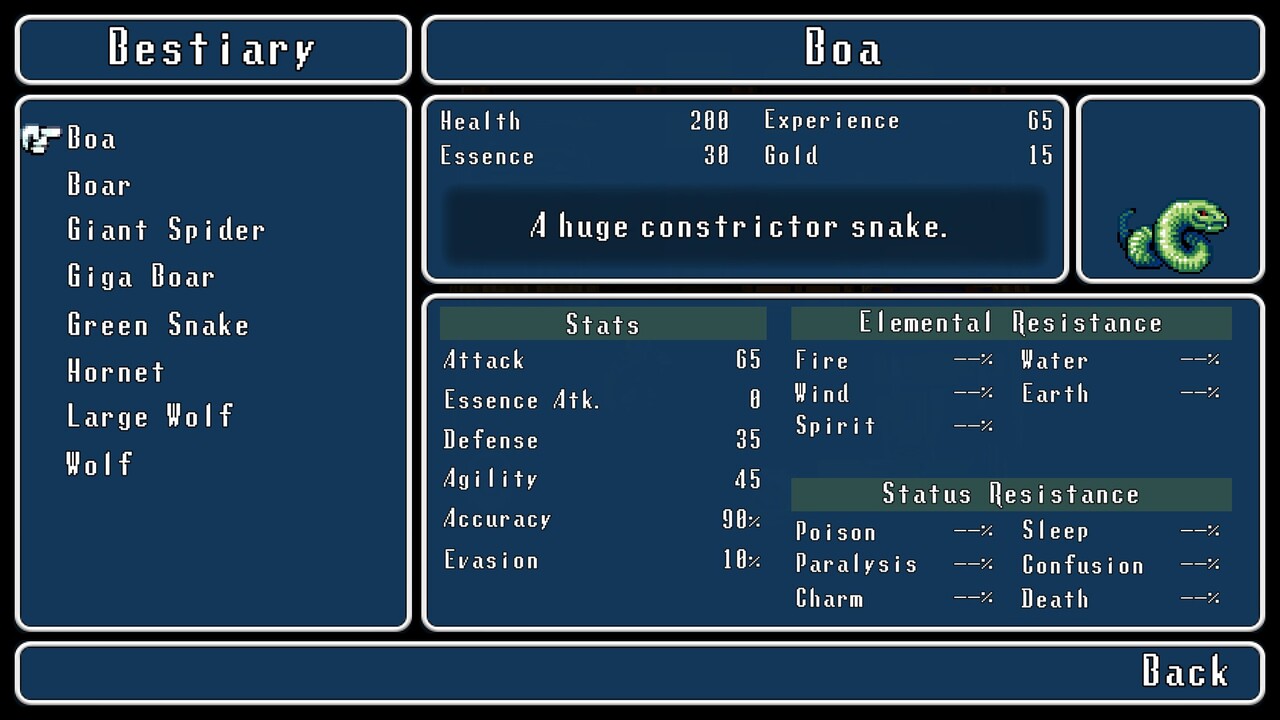The image size is (1280, 720).
Task: Select Boa in the bestiary list
Action: 91,138
